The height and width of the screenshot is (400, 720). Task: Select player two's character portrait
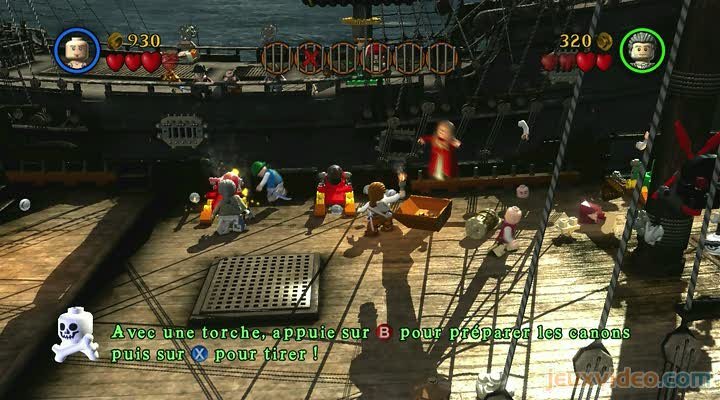[643, 48]
